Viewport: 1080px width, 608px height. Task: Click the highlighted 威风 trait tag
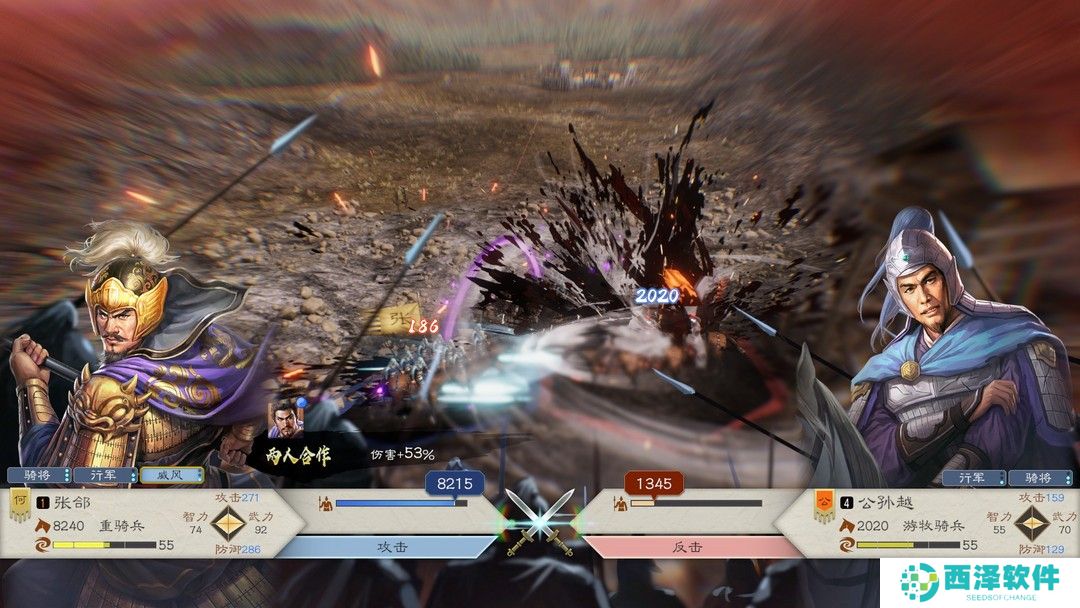[171, 475]
